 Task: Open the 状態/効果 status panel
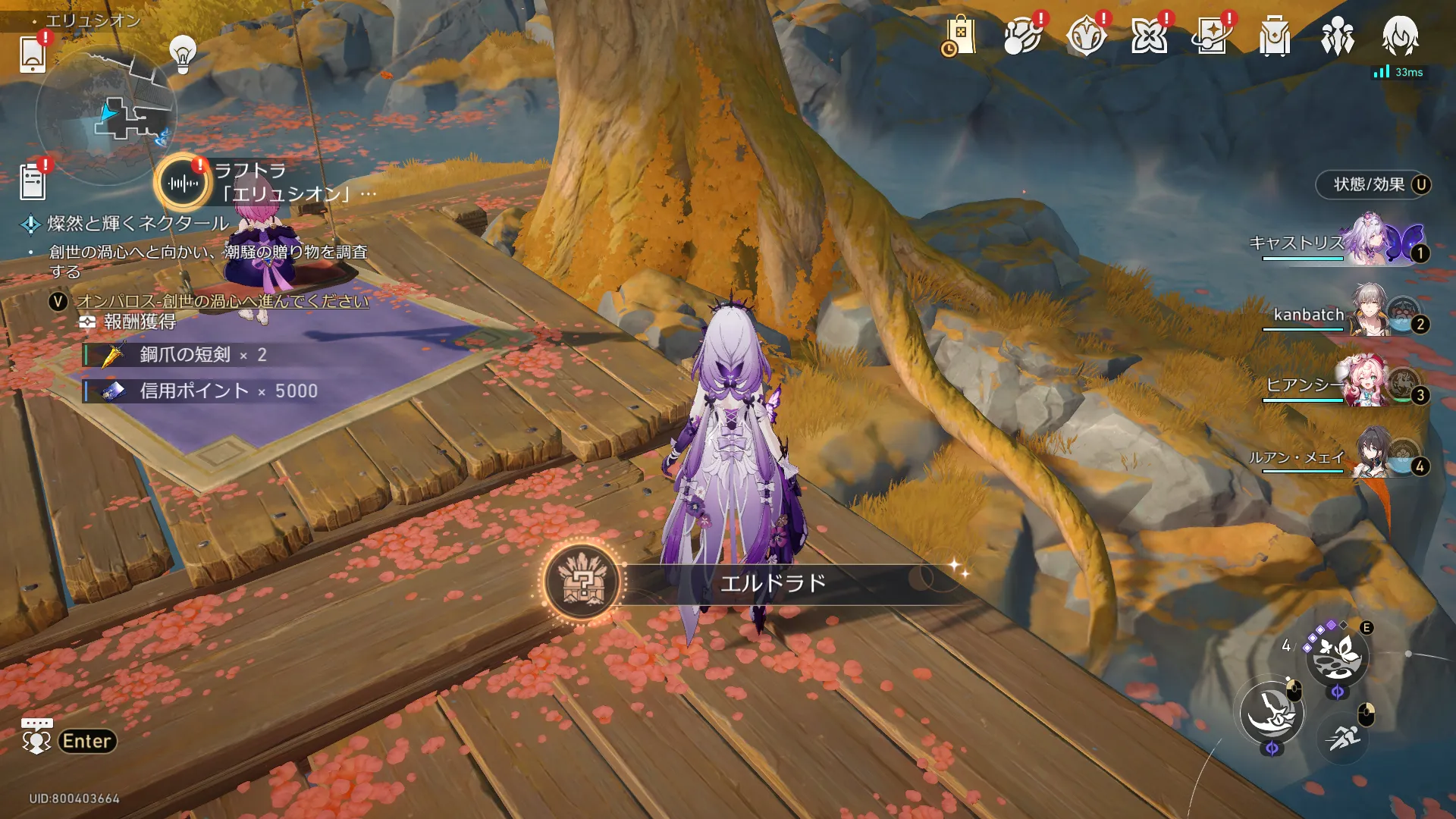point(1371,184)
